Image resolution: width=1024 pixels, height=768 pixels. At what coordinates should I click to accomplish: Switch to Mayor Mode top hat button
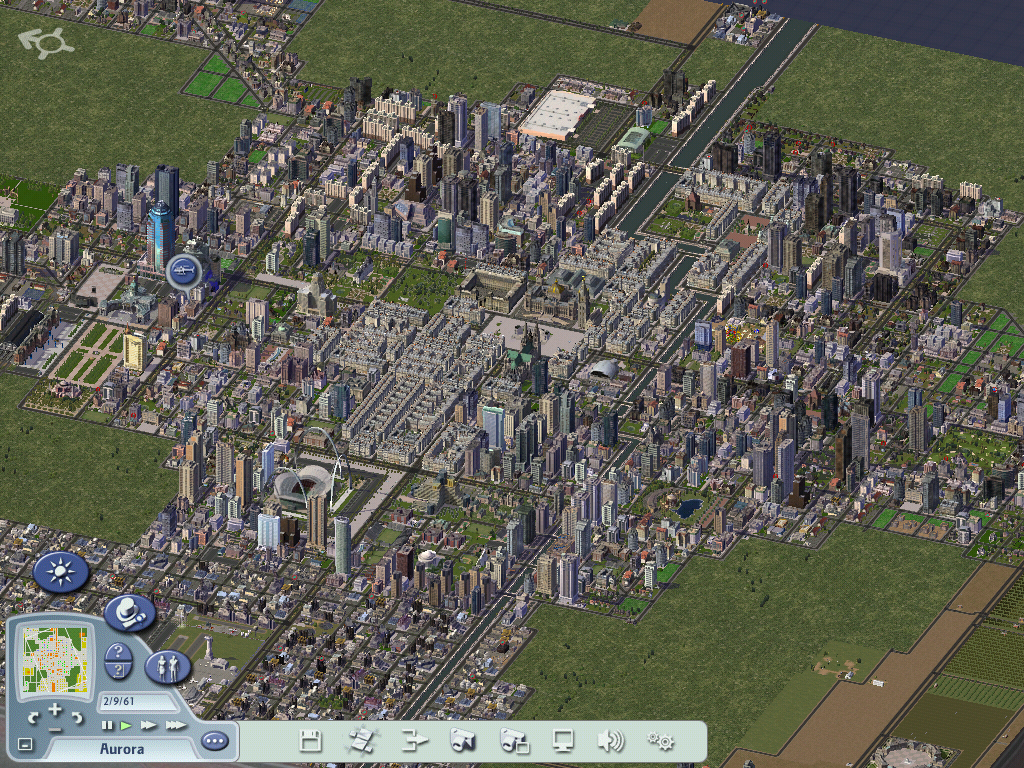click(129, 612)
